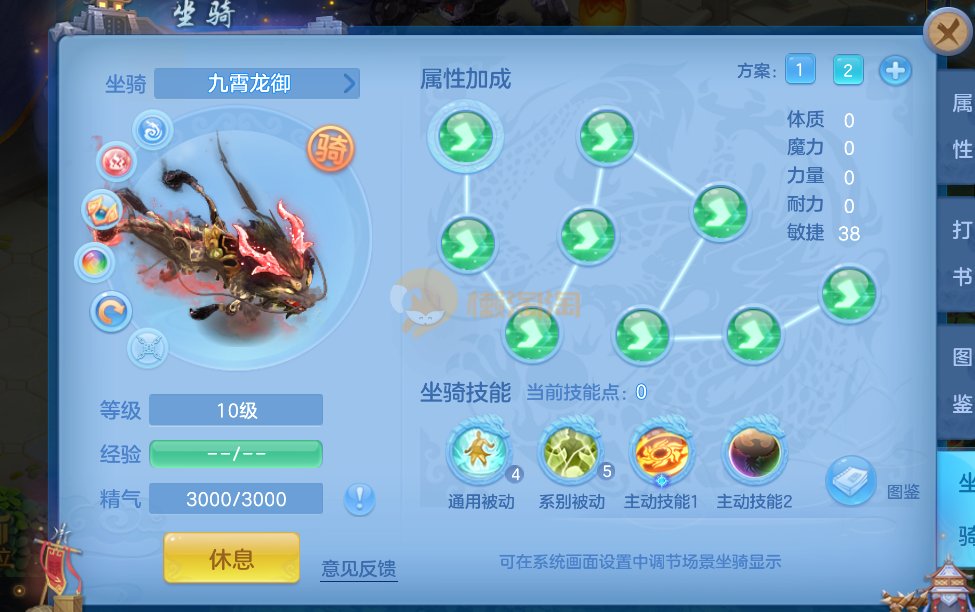975x612 pixels.
Task: Click the orange 骑 ride button
Action: (330, 150)
